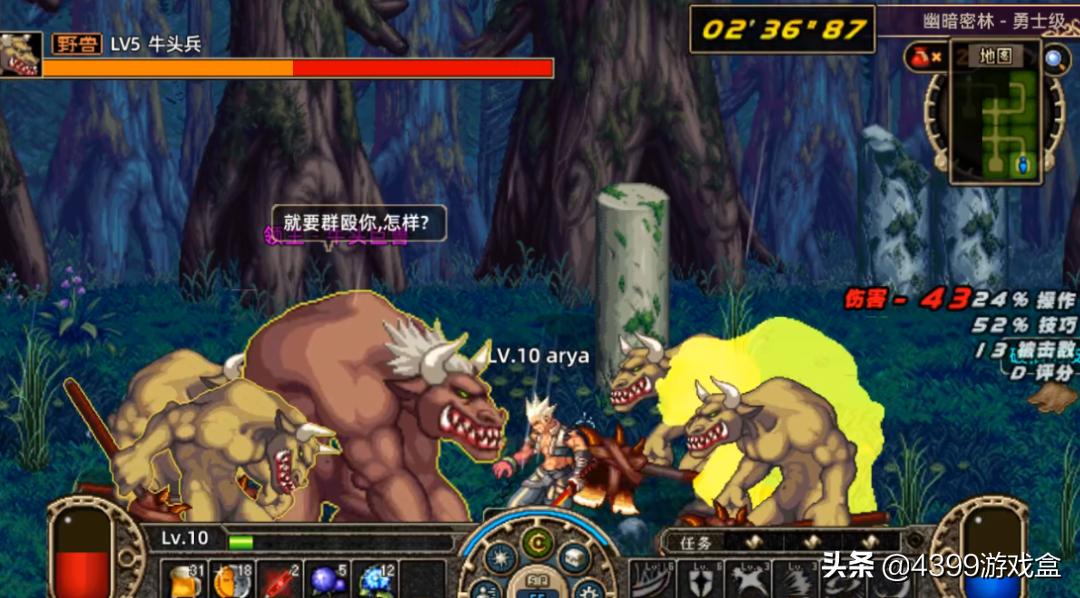The image size is (1080, 598).
Task: Click the magnifying glass beside the minimap
Action: (1054, 58)
